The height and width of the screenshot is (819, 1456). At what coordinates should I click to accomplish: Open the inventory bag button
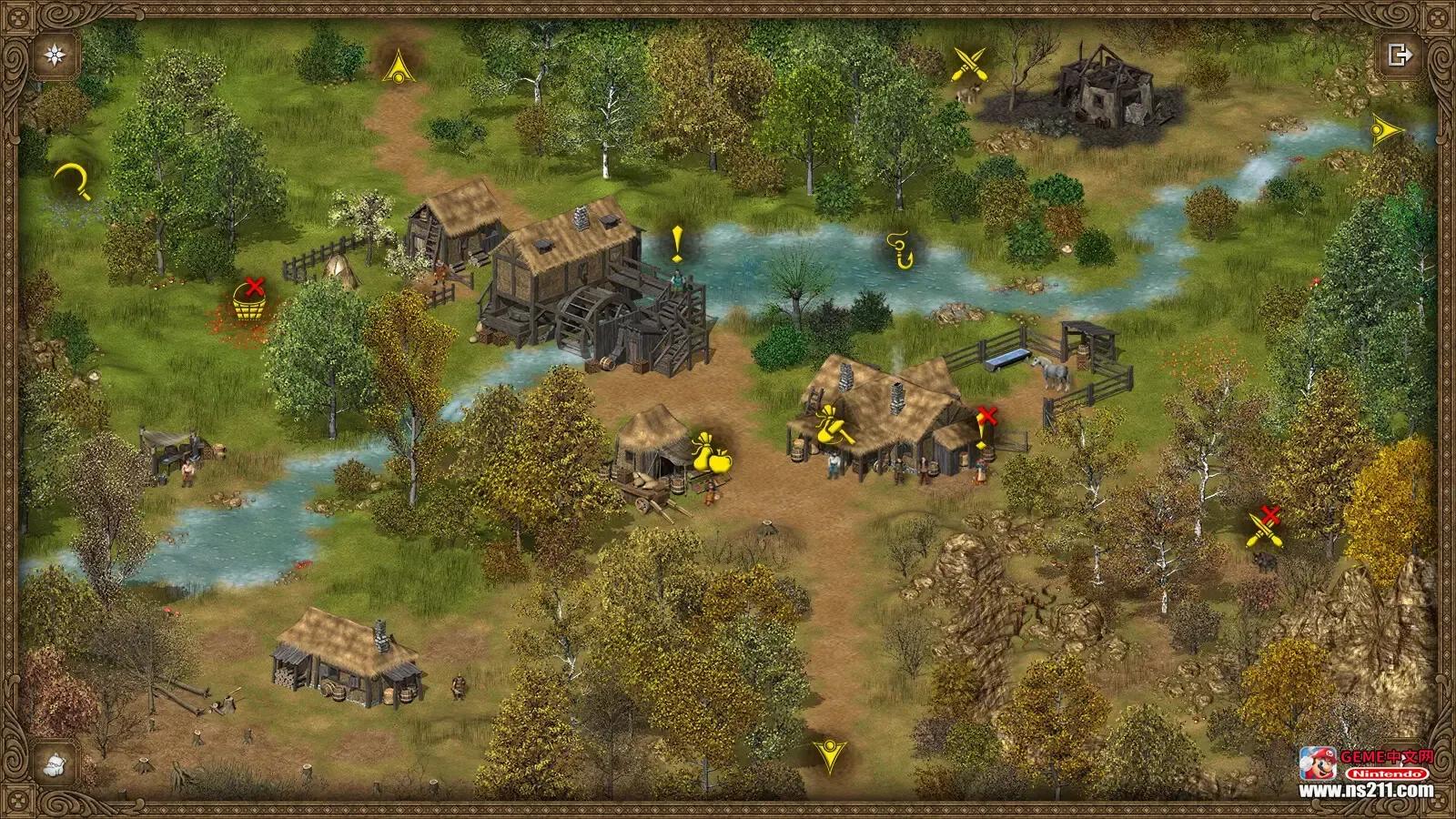click(56, 763)
